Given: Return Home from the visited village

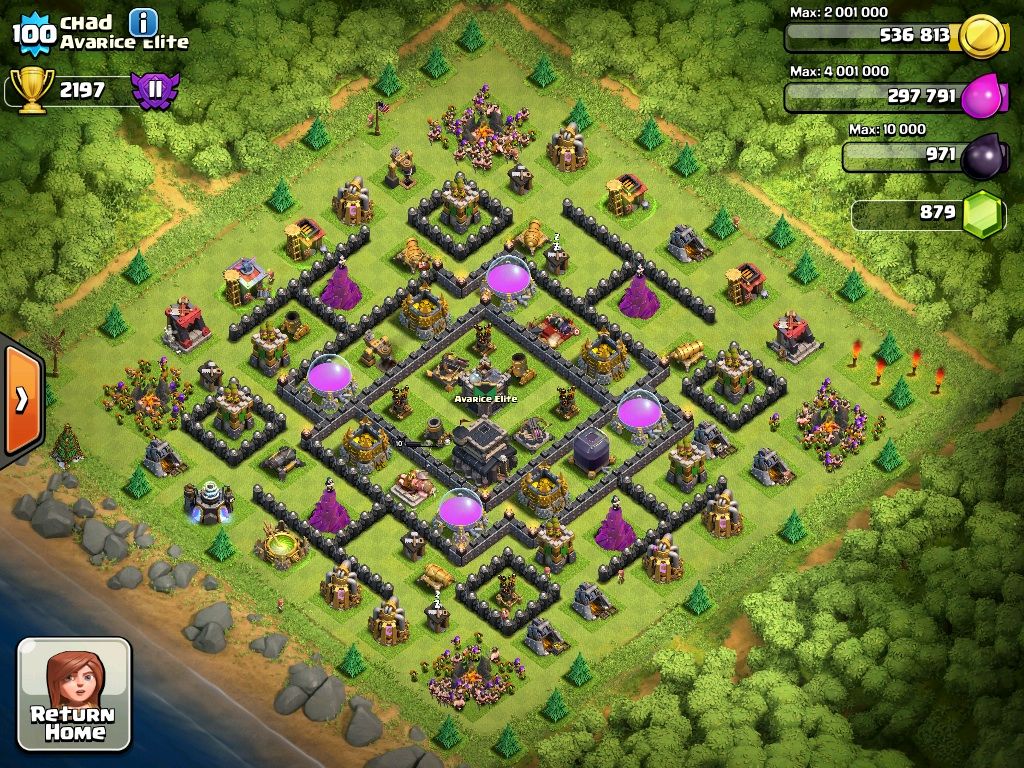Looking at the screenshot, I should coord(74,693).
